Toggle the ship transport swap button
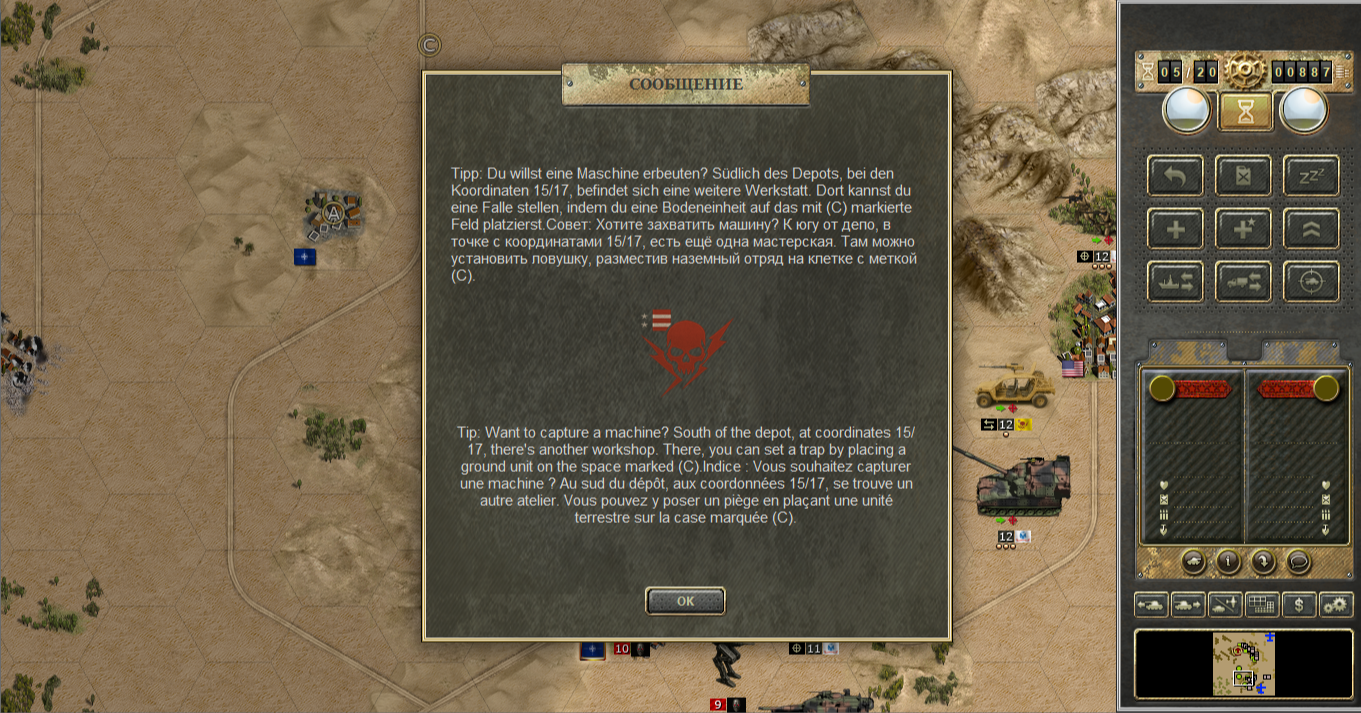This screenshot has height=713, width=1361. 1176,283
